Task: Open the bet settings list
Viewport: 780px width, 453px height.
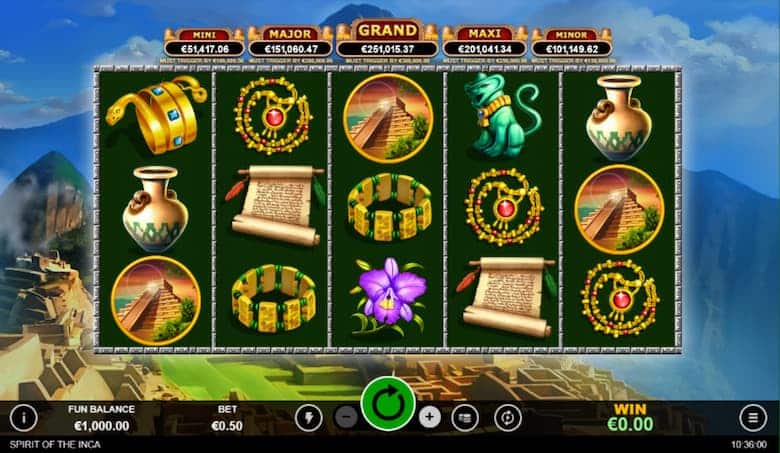Action: (x=465, y=417)
